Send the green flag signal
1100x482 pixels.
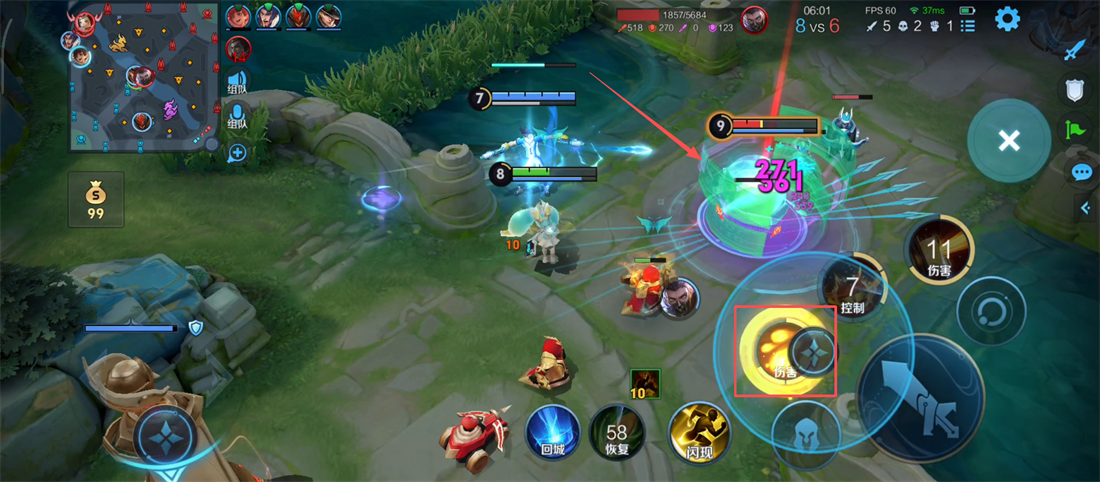[x=1076, y=128]
